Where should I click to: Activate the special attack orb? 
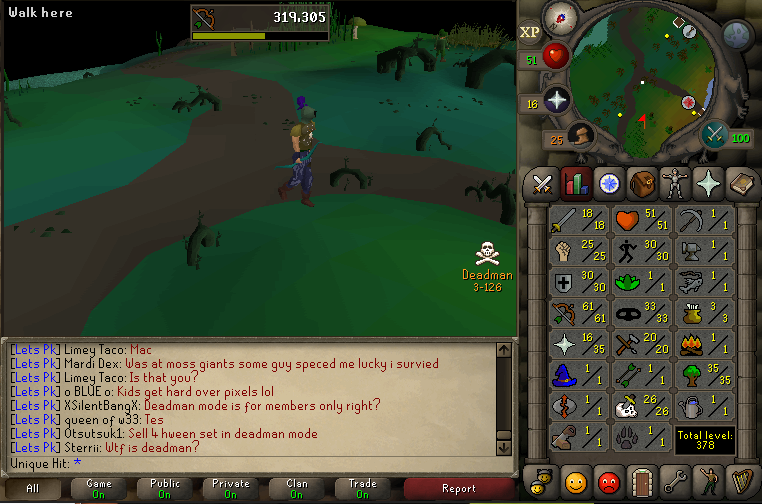(713, 133)
